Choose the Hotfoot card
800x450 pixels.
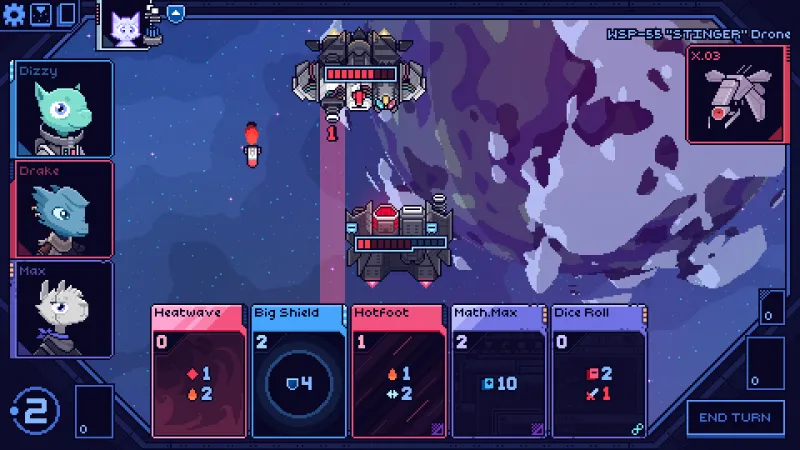[x=398, y=371]
